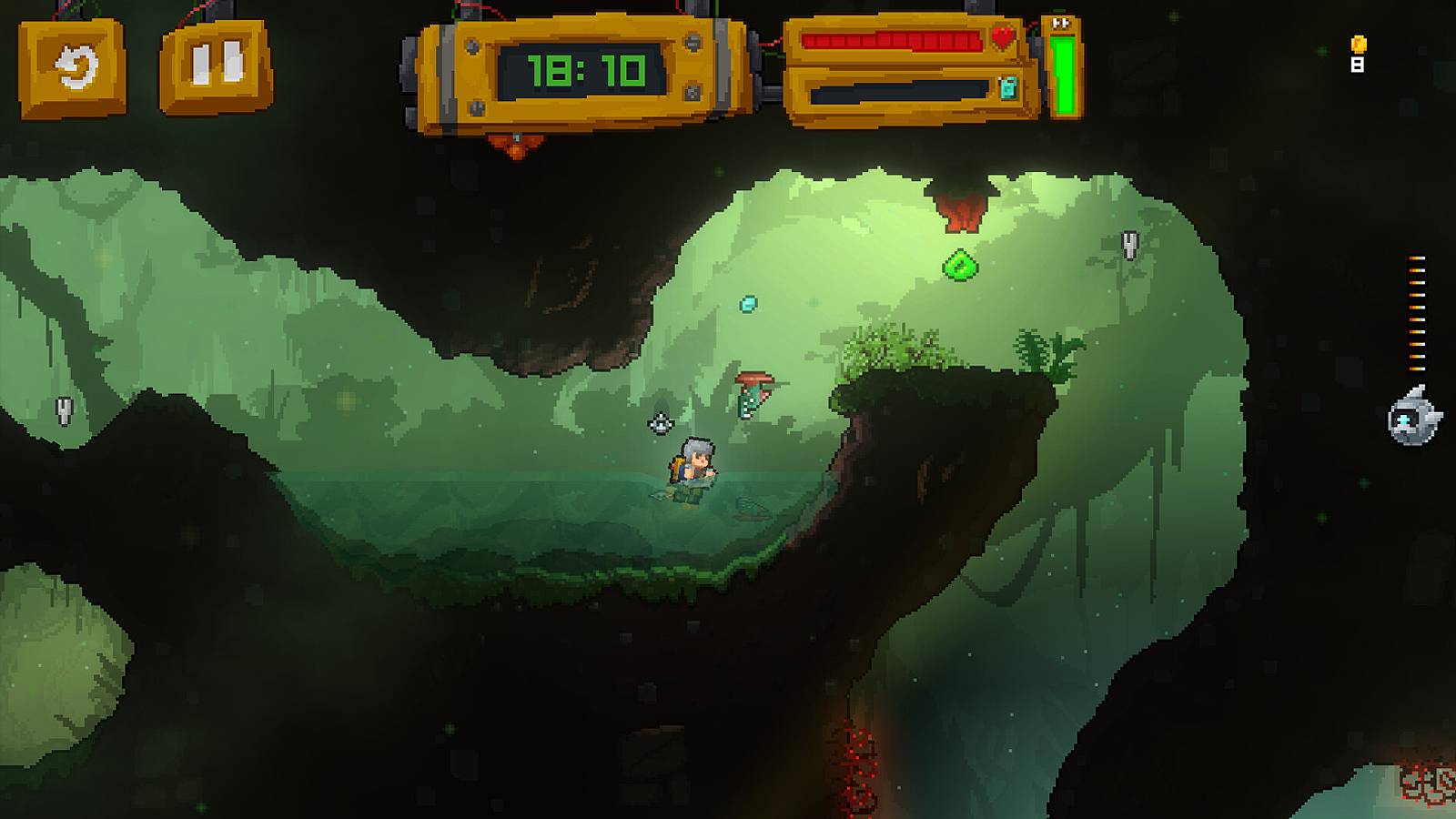Select the coin count number 8
Screen dimensions: 1456x819
[x=1358, y=66]
